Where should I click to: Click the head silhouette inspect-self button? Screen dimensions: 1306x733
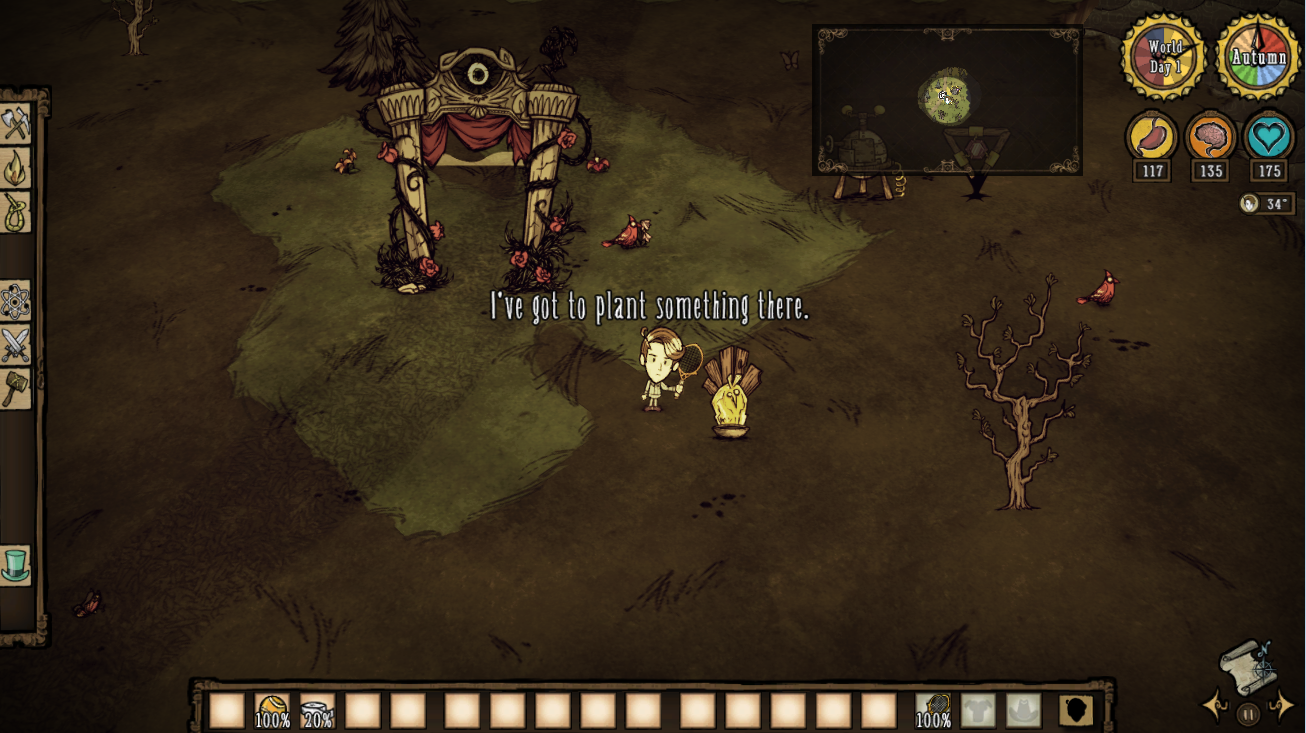click(1076, 710)
